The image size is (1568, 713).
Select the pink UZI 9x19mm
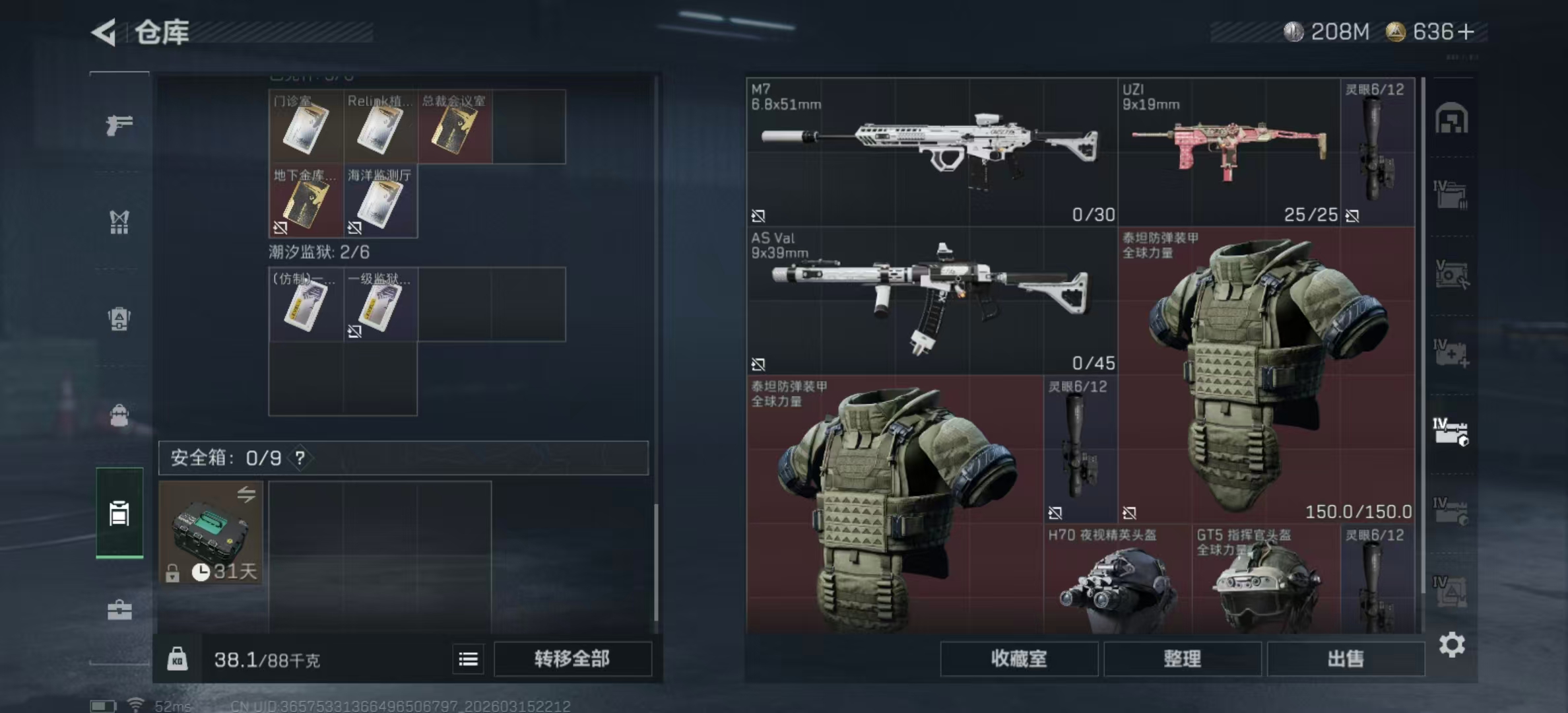[1228, 152]
